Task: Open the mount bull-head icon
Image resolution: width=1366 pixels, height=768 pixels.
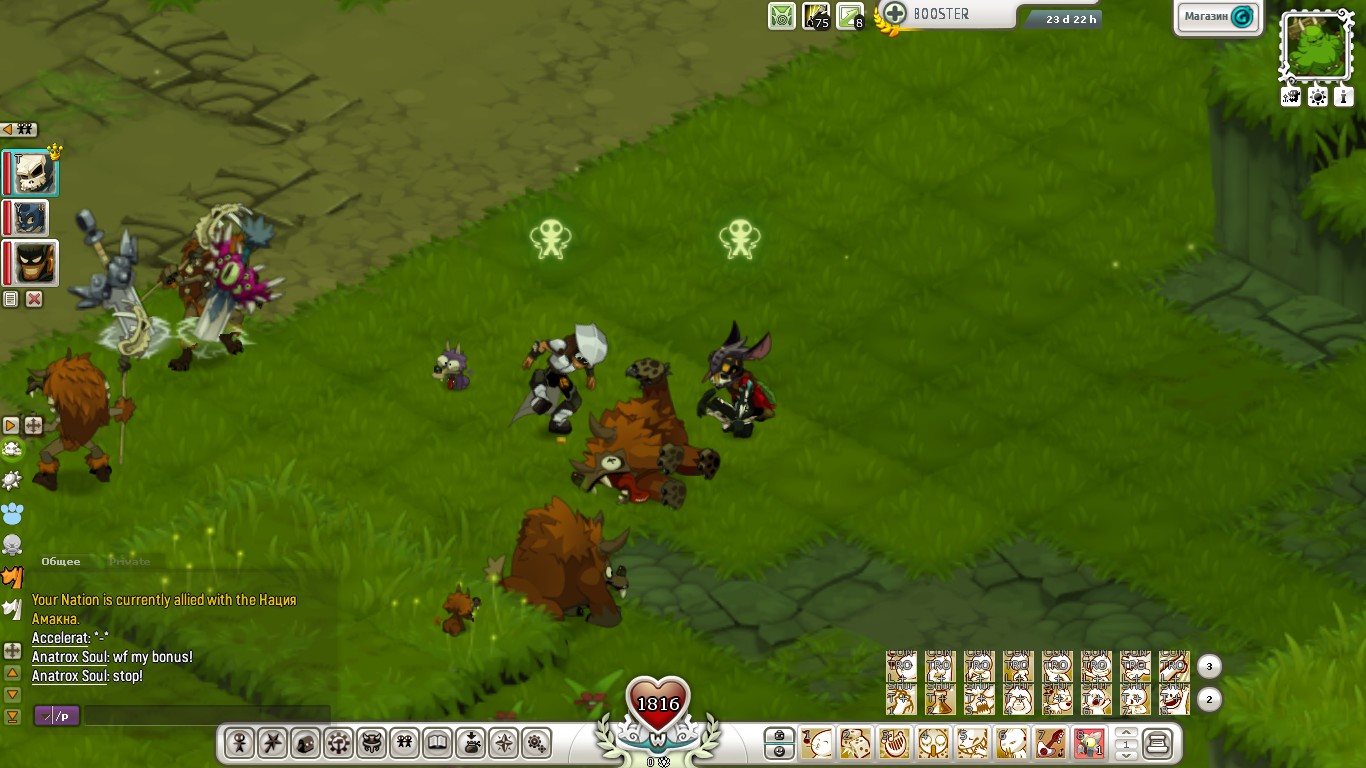Action: pos(371,743)
